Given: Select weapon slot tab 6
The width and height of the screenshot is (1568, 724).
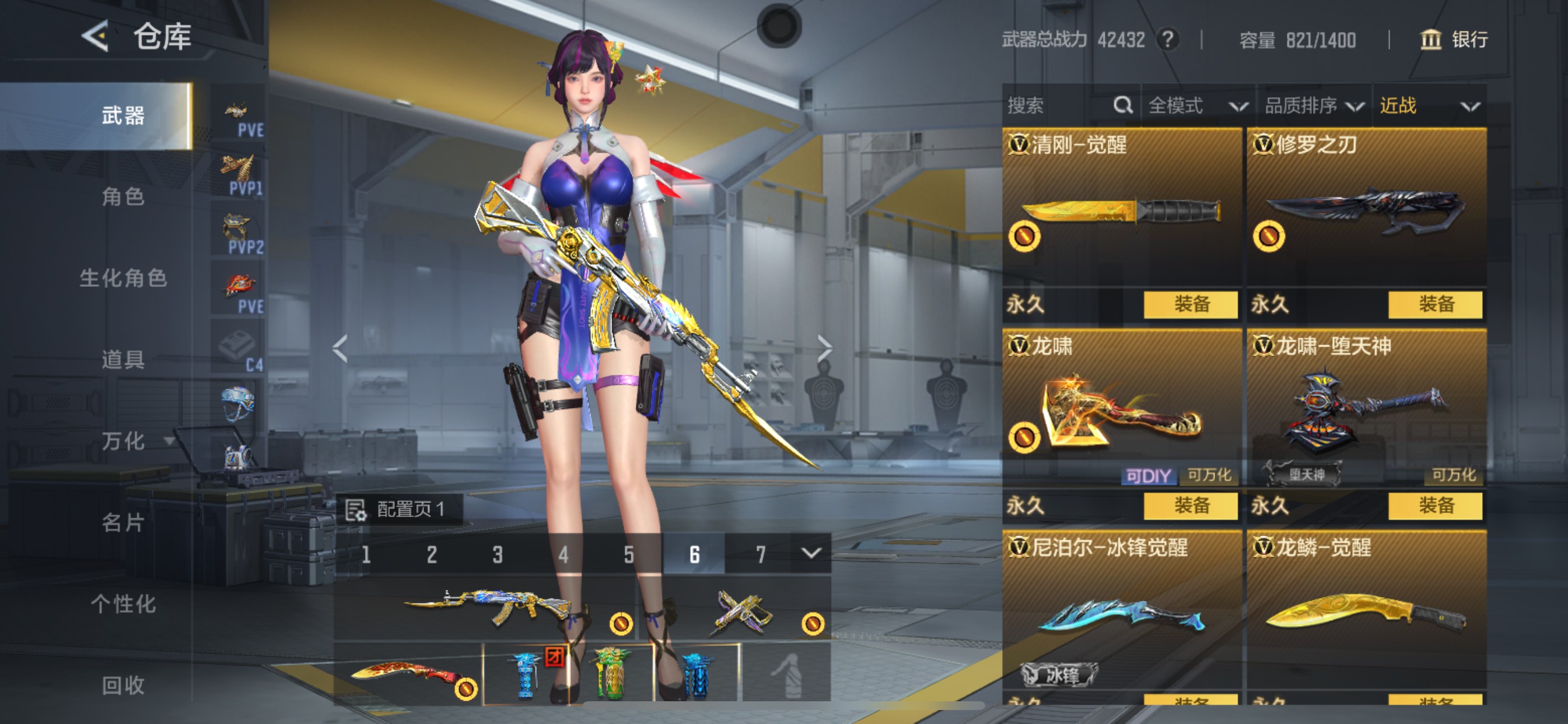Looking at the screenshot, I should [x=696, y=554].
